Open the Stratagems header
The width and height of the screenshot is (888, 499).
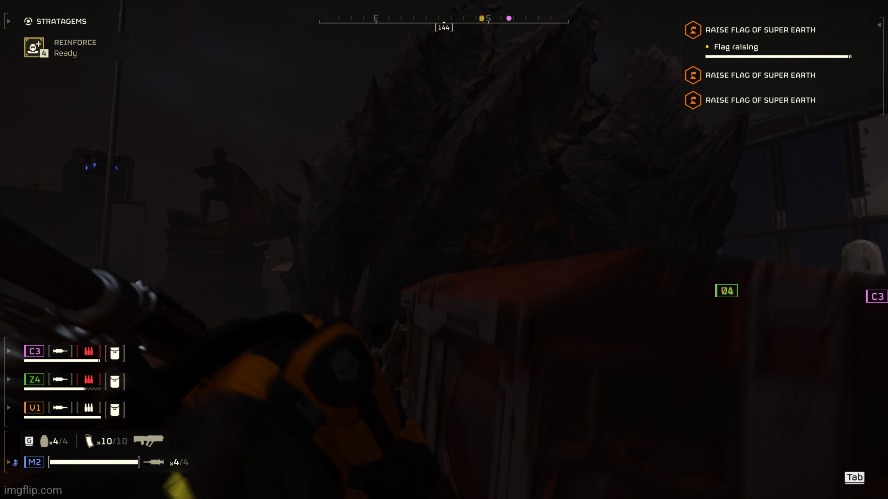pos(56,20)
